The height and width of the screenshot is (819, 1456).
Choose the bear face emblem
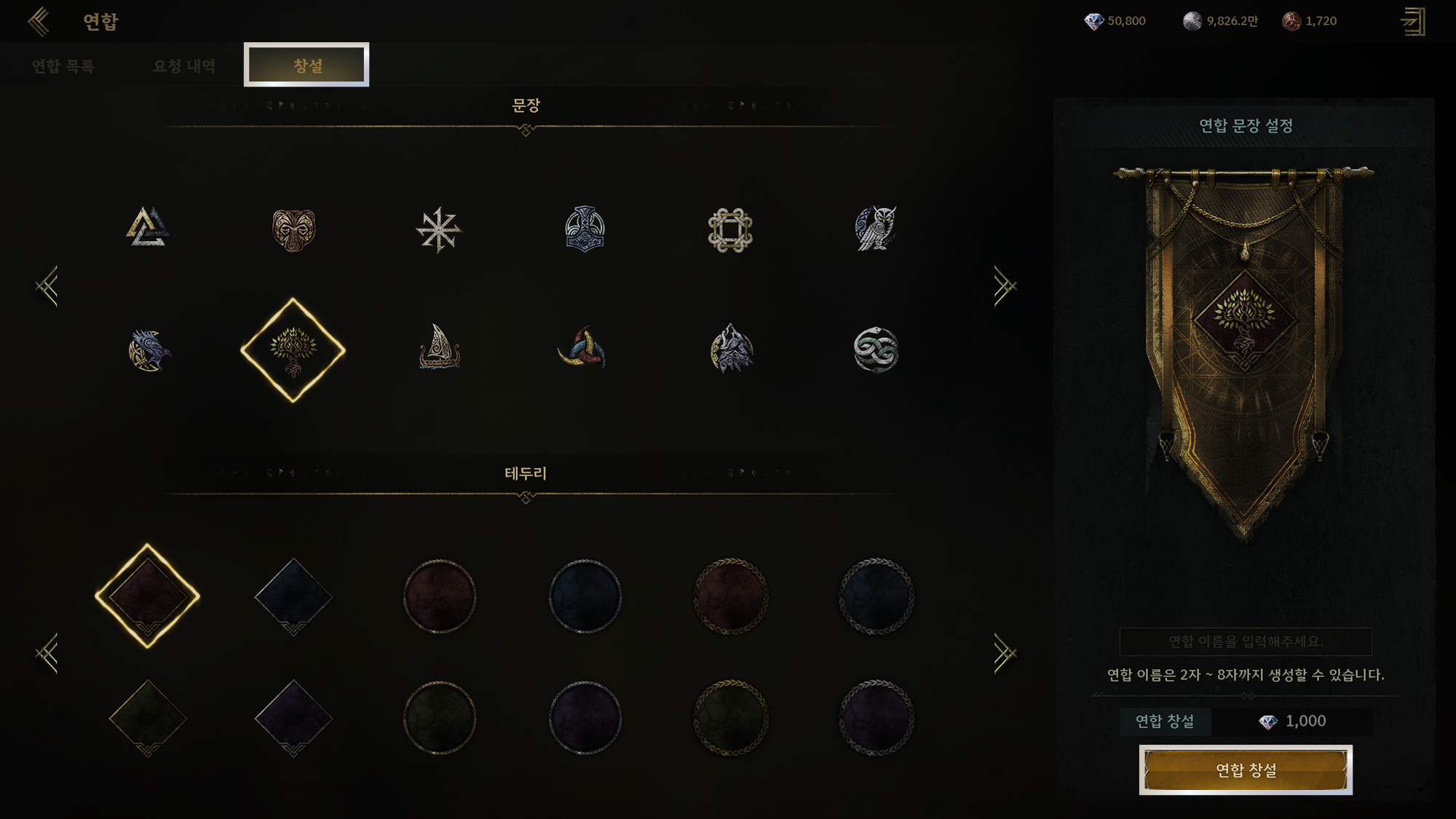coord(293,230)
